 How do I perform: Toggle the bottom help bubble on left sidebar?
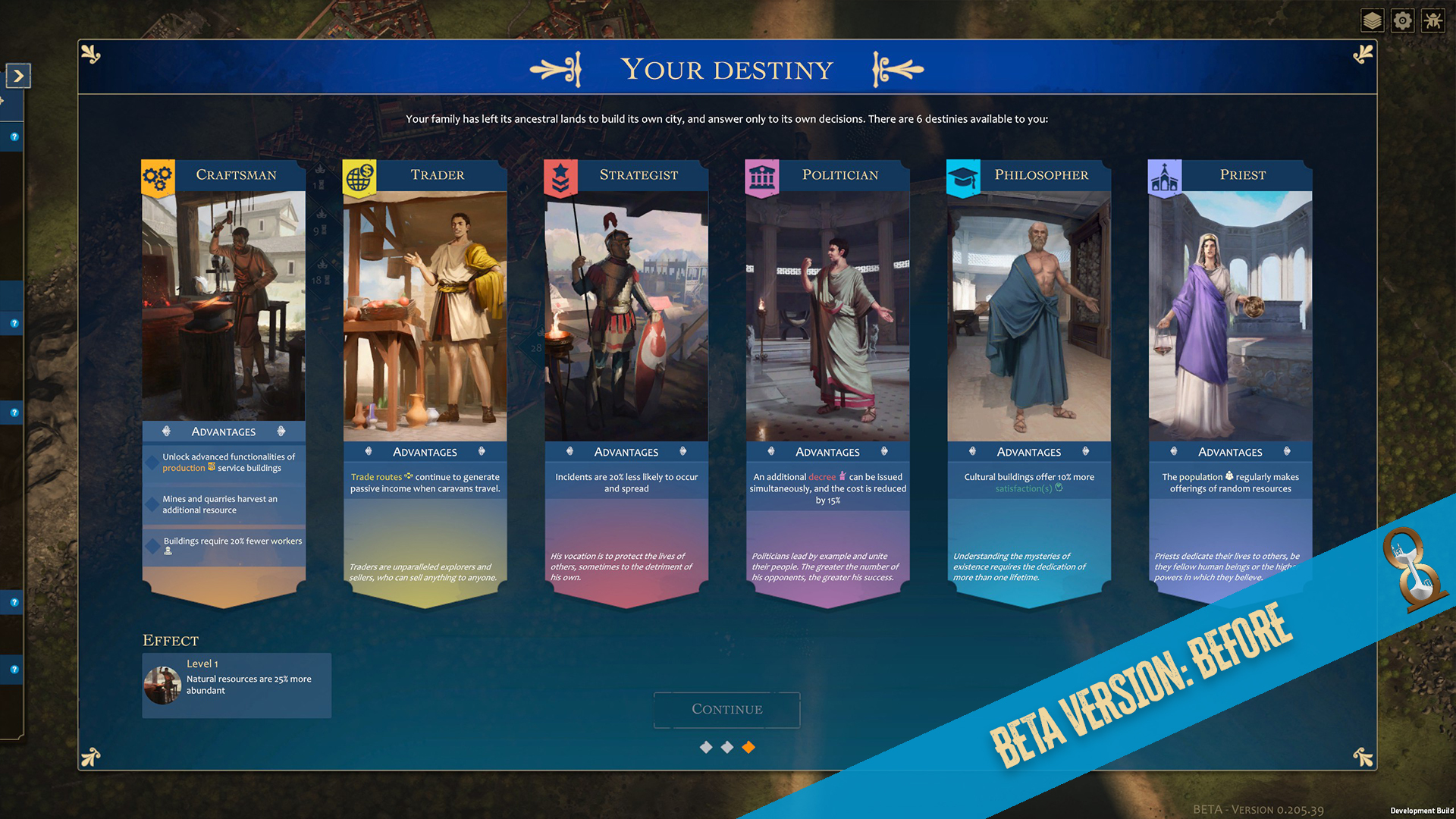pyautogui.click(x=13, y=670)
